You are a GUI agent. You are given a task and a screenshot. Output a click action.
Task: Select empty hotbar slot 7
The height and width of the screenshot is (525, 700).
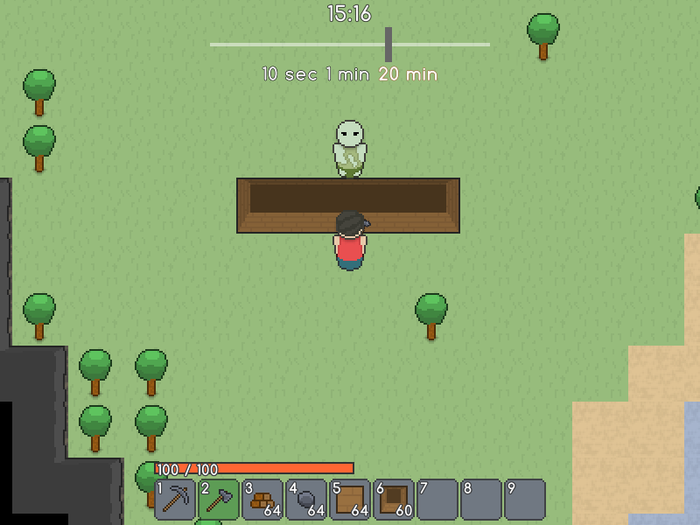(437, 499)
